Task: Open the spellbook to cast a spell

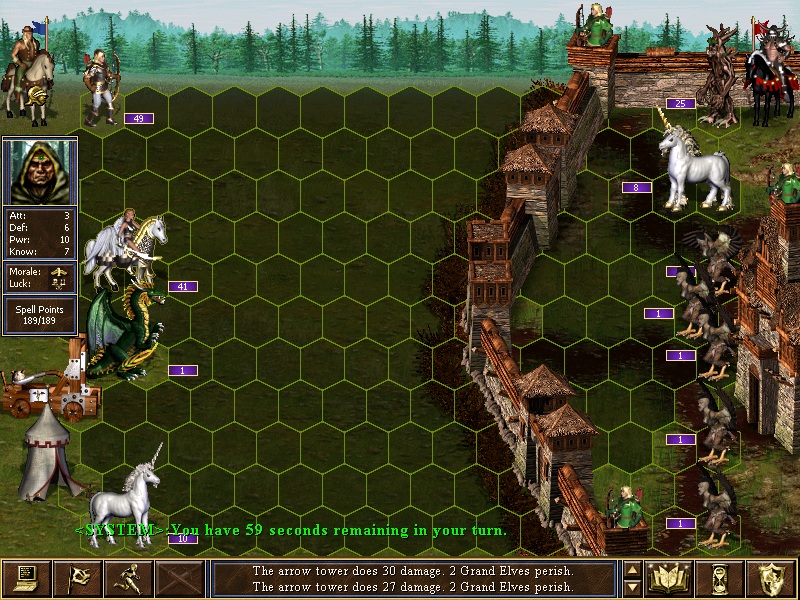Action: tap(670, 578)
